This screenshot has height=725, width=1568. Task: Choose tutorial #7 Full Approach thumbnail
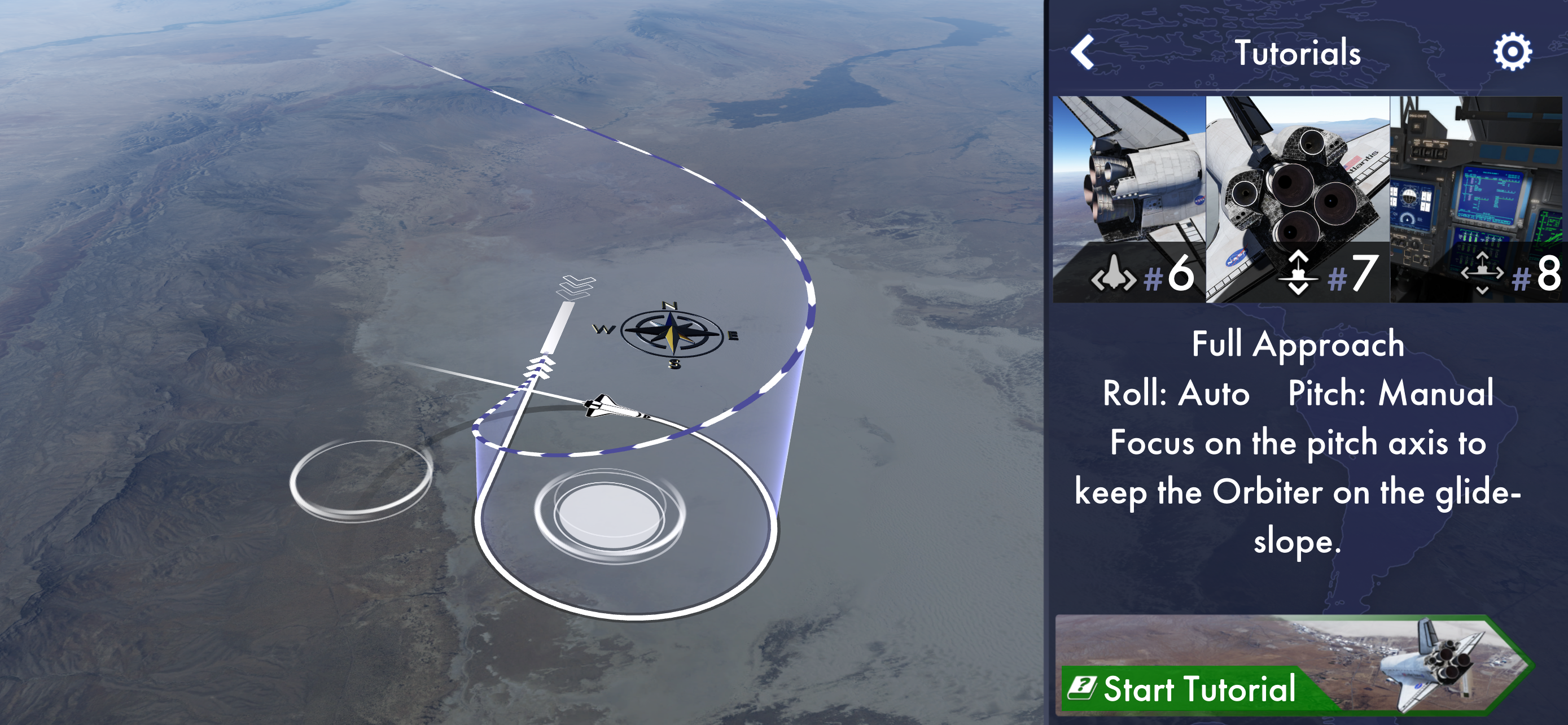1298,198
